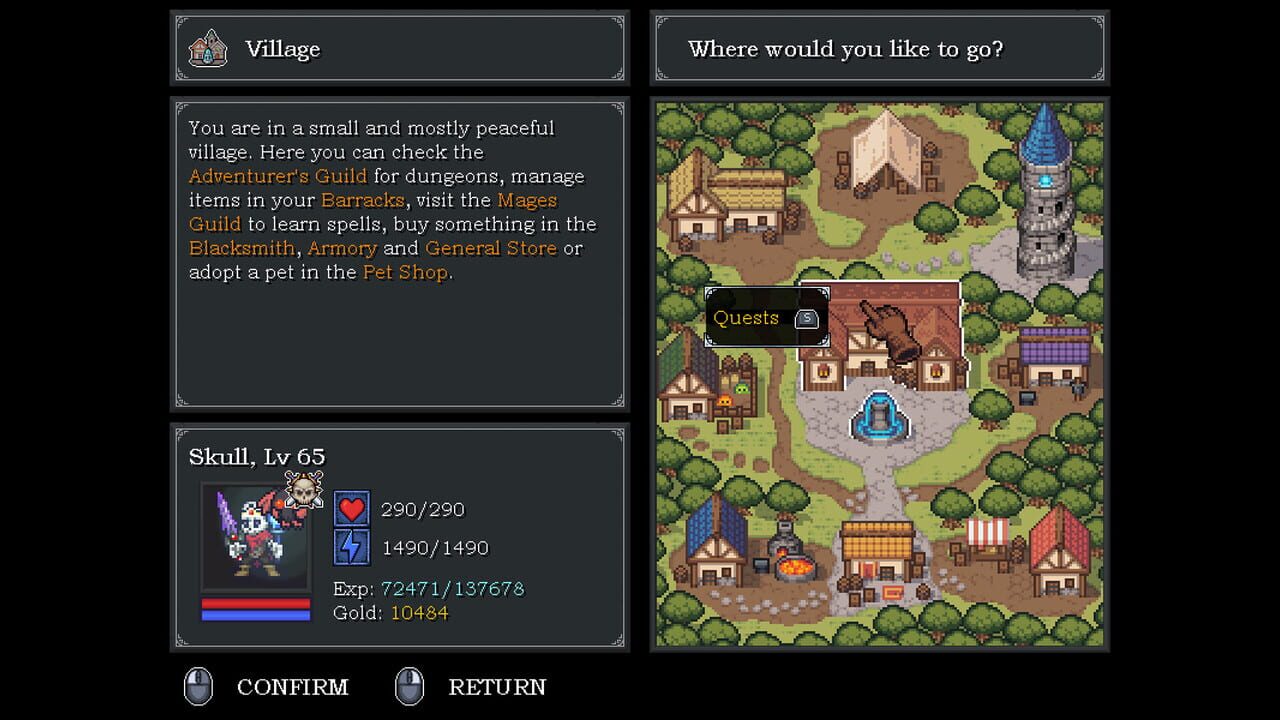Select the Mages Guild tower on the map
The image size is (1280, 720).
coord(1043,190)
